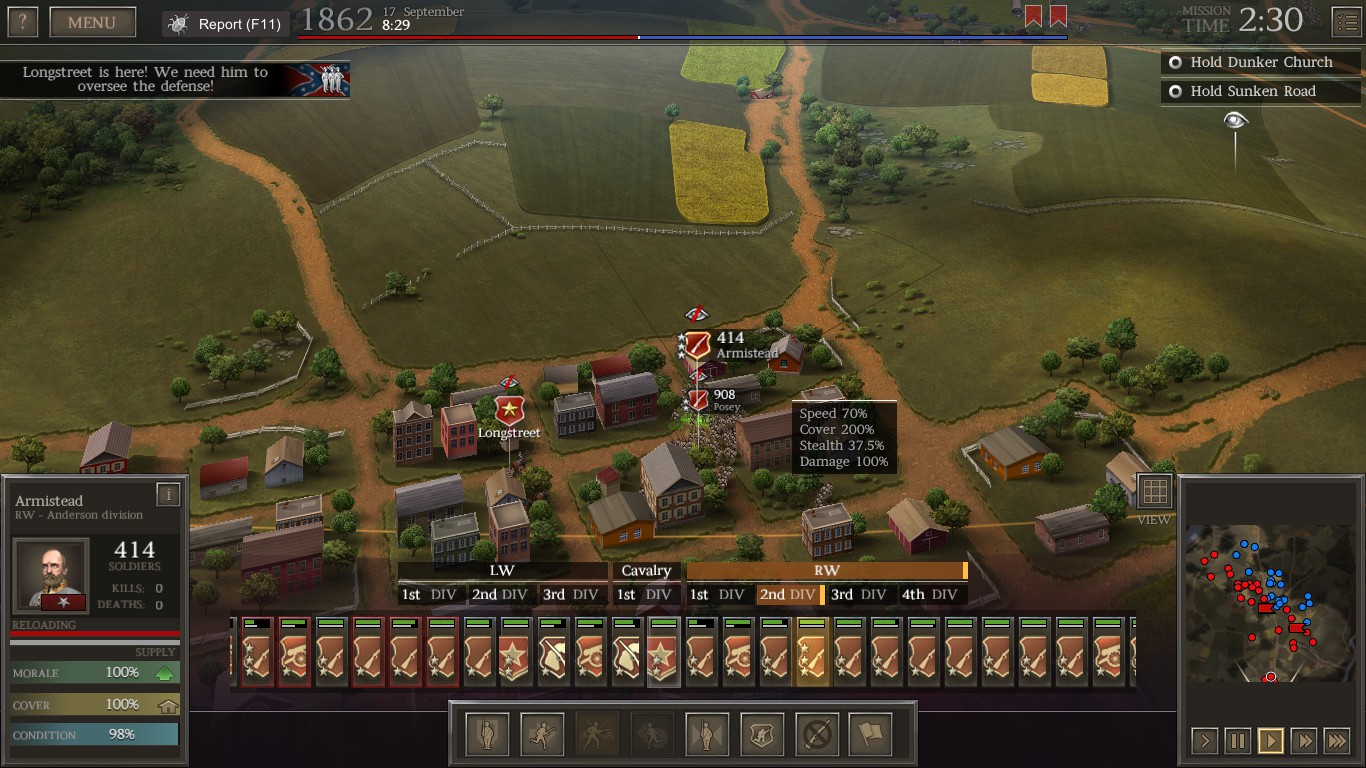
Task: Open the objectives list icon
Action: point(1346,22)
